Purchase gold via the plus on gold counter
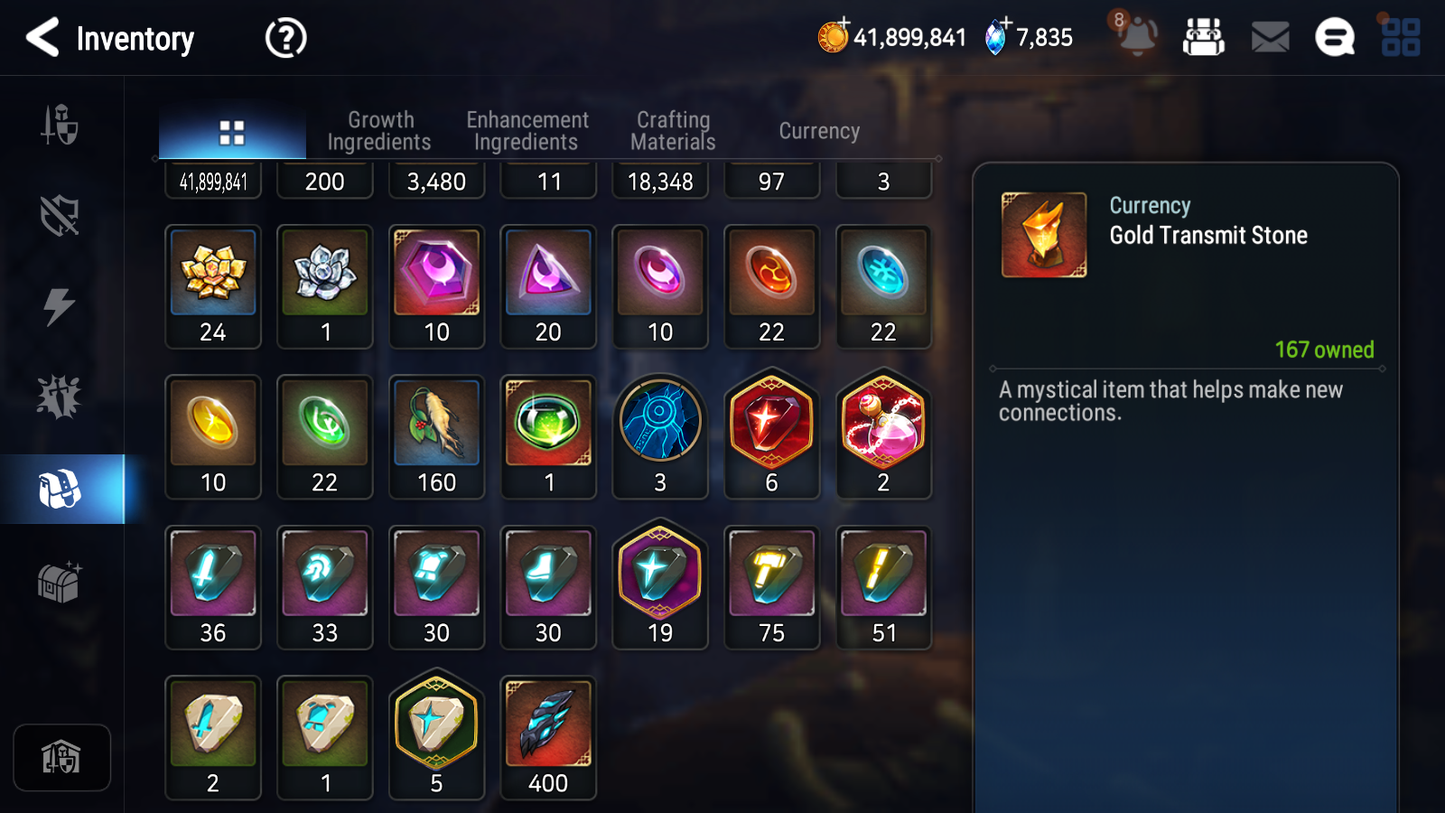 (x=843, y=27)
